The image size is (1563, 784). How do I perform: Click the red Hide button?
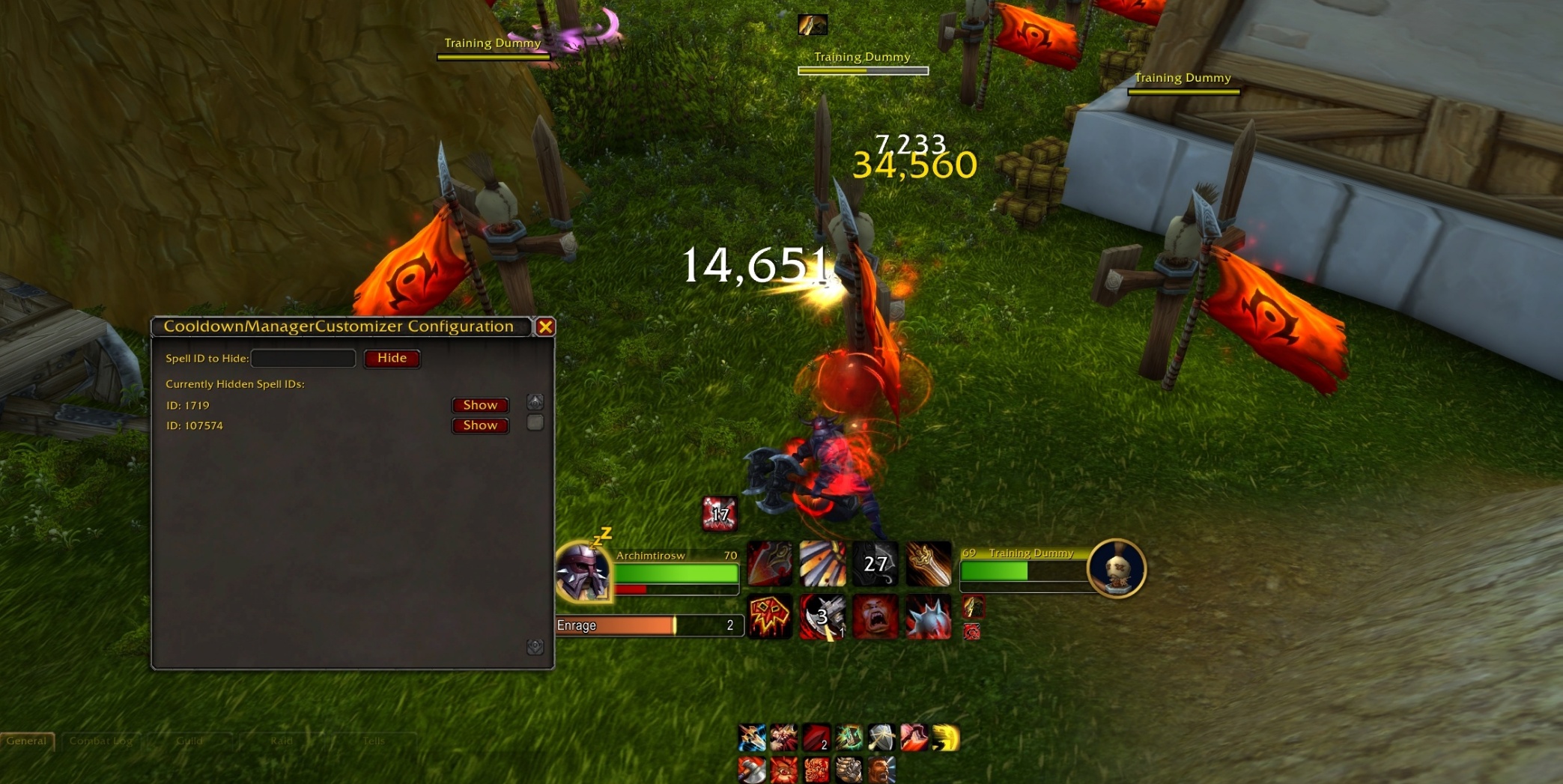coord(392,359)
